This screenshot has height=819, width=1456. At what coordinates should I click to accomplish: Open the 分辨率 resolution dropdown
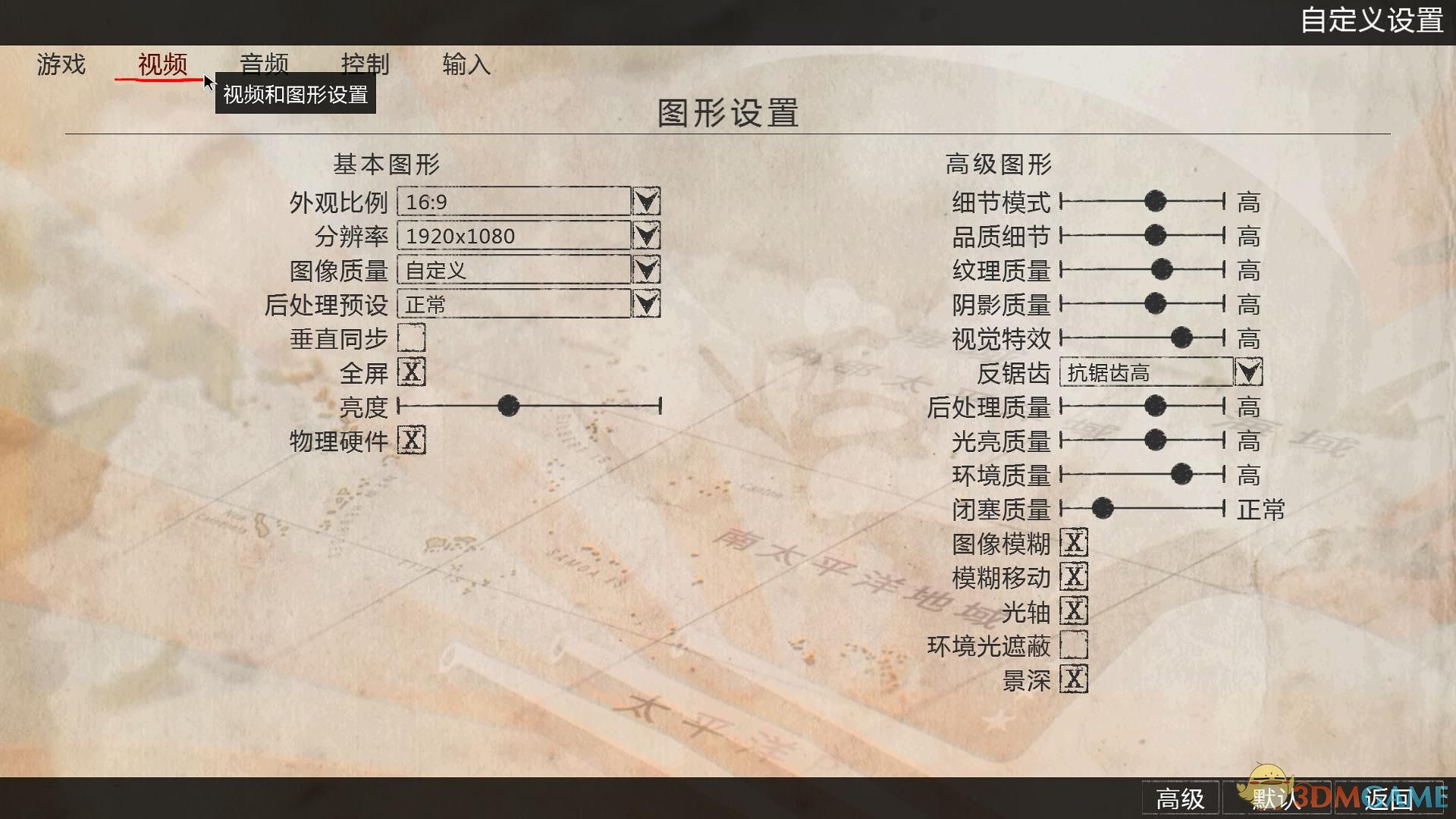pyautogui.click(x=646, y=236)
